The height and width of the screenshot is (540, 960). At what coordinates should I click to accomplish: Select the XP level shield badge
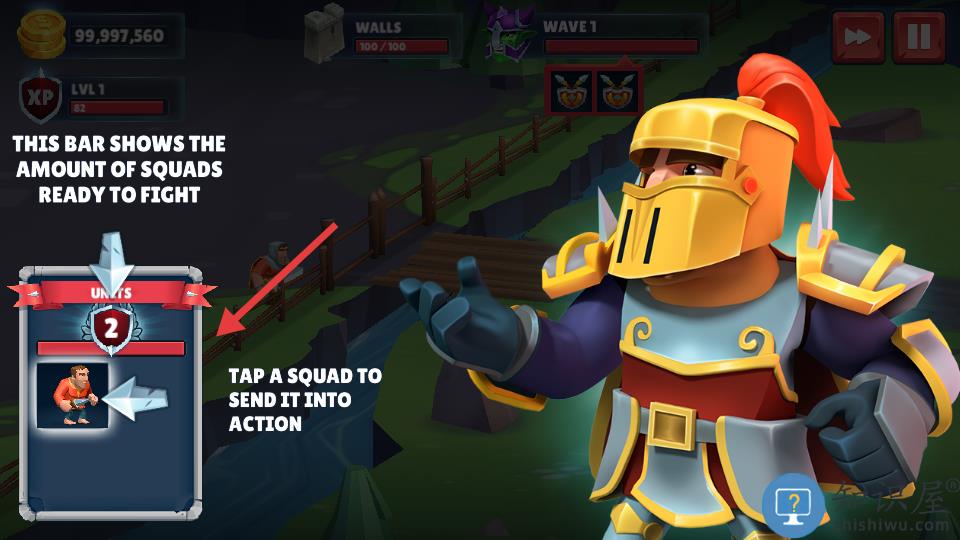click(41, 97)
